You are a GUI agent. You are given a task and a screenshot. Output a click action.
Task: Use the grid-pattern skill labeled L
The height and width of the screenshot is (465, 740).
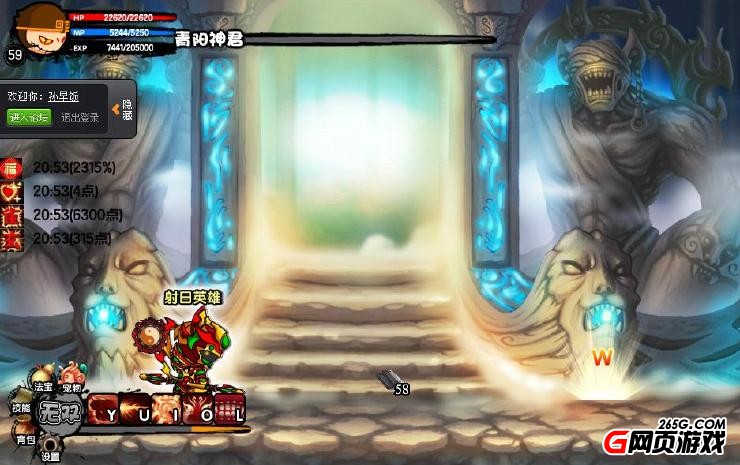point(229,410)
